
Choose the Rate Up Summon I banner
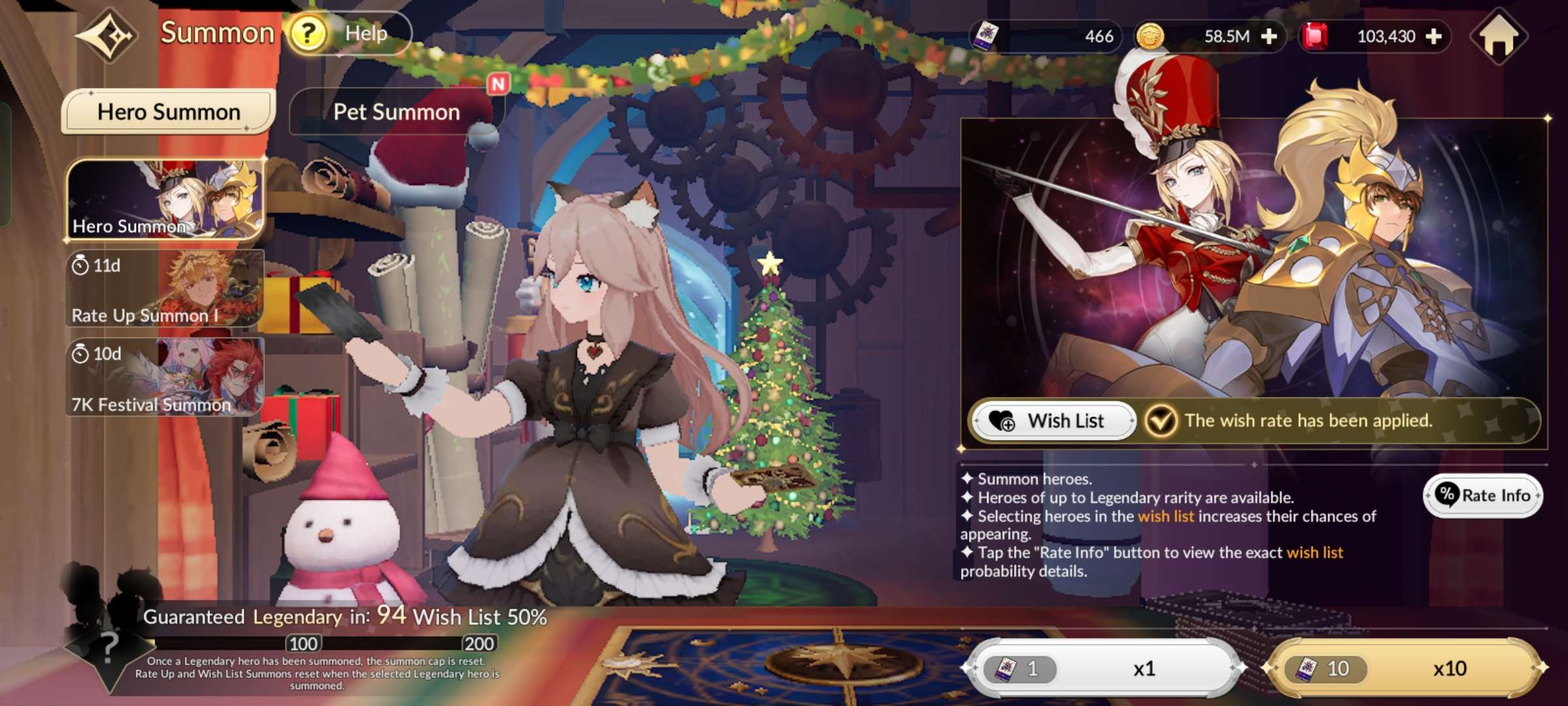point(165,288)
